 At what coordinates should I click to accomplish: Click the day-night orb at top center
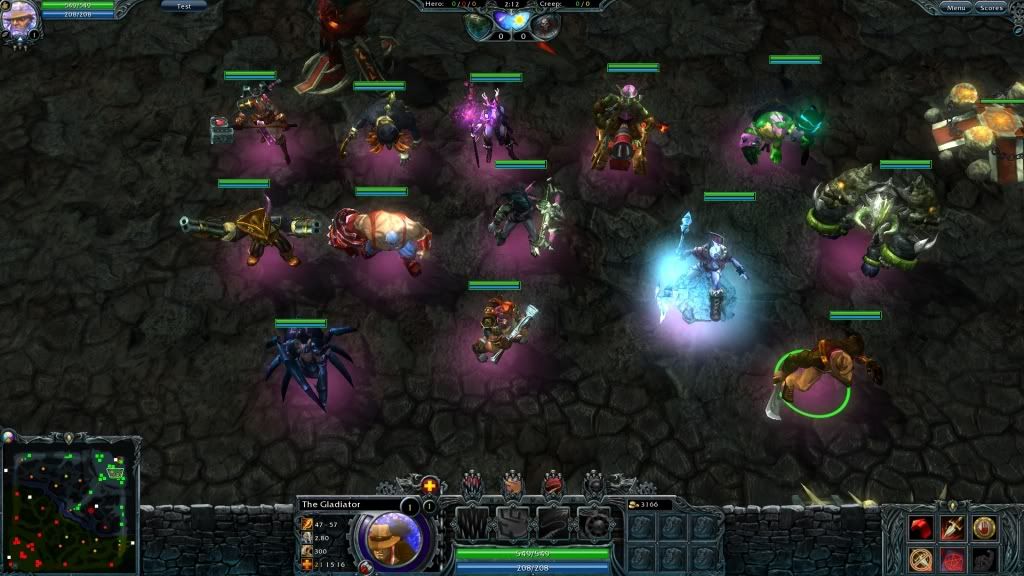511,23
